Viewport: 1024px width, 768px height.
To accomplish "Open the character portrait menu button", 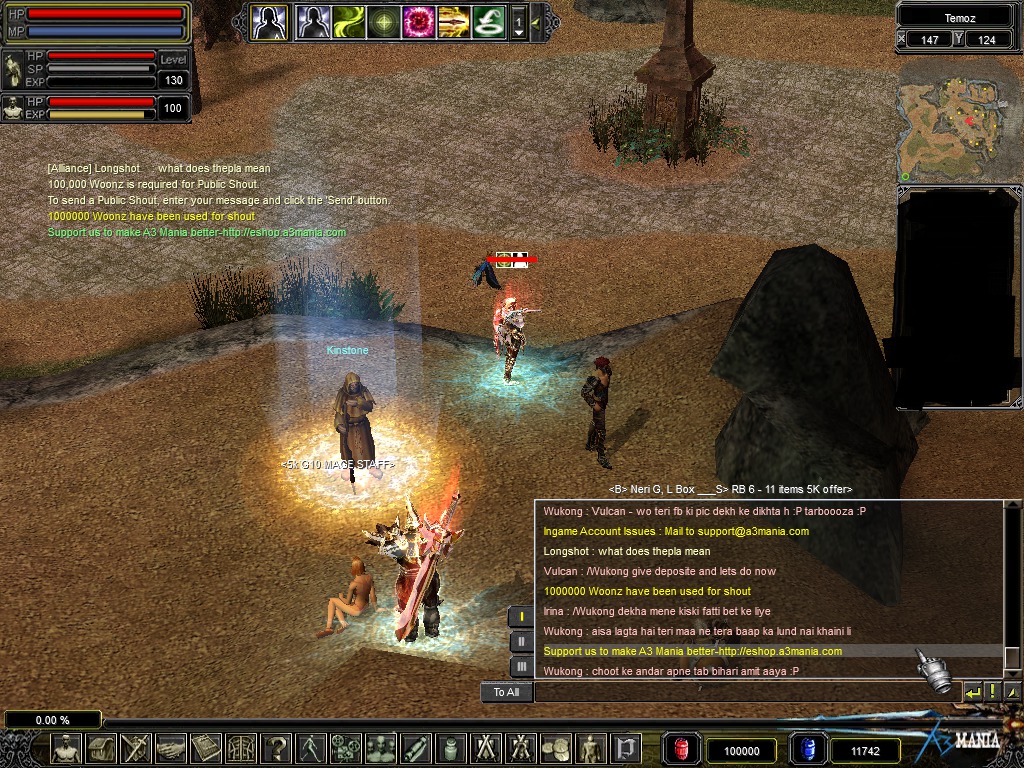I will click(x=66, y=748).
